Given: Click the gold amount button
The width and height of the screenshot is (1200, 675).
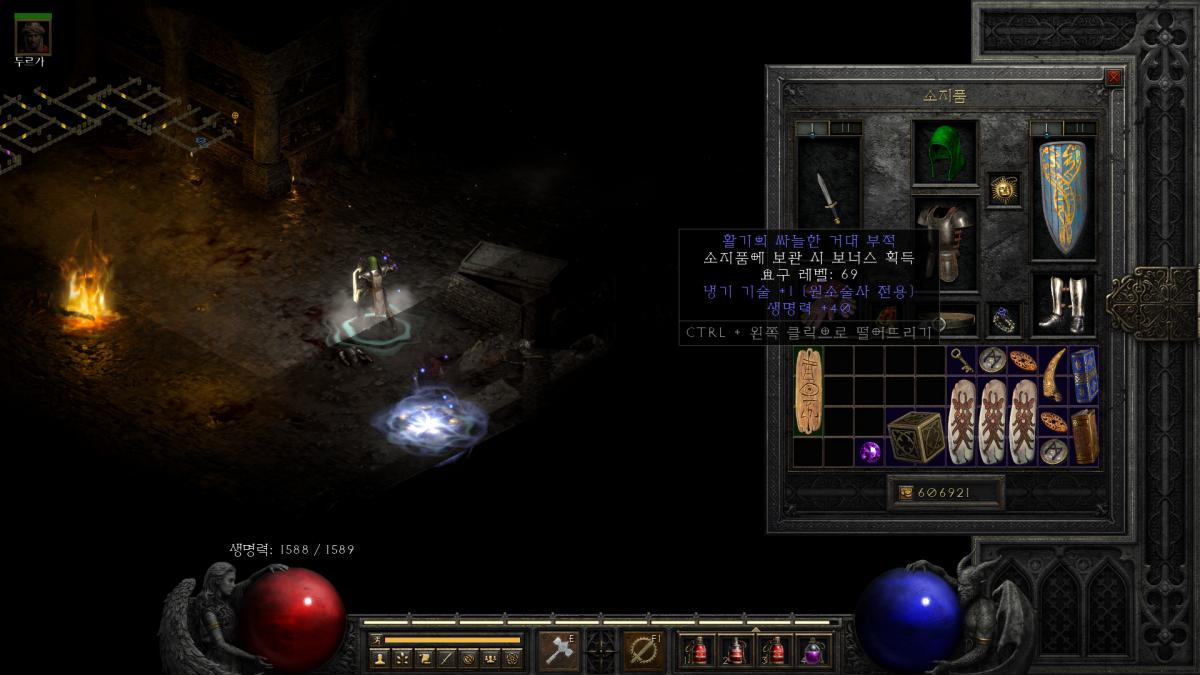Looking at the screenshot, I should pyautogui.click(x=945, y=492).
